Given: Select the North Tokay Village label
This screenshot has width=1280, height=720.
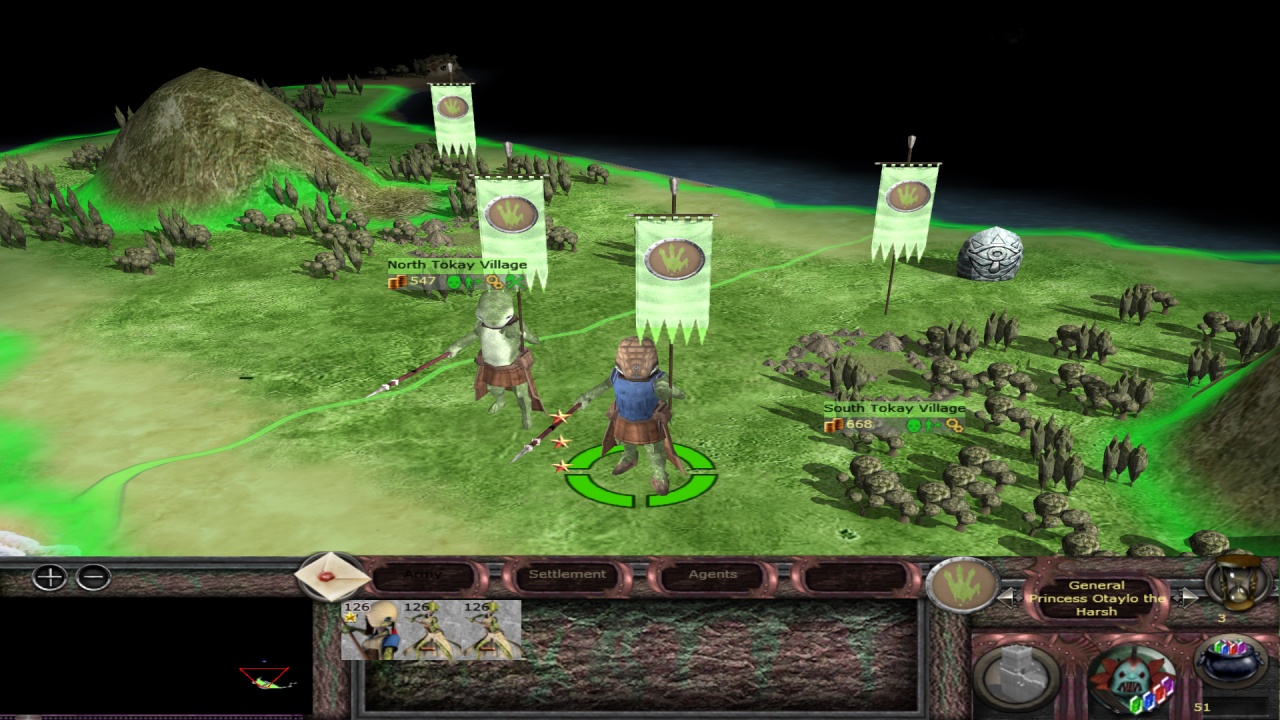Looking at the screenshot, I should pos(457,265).
